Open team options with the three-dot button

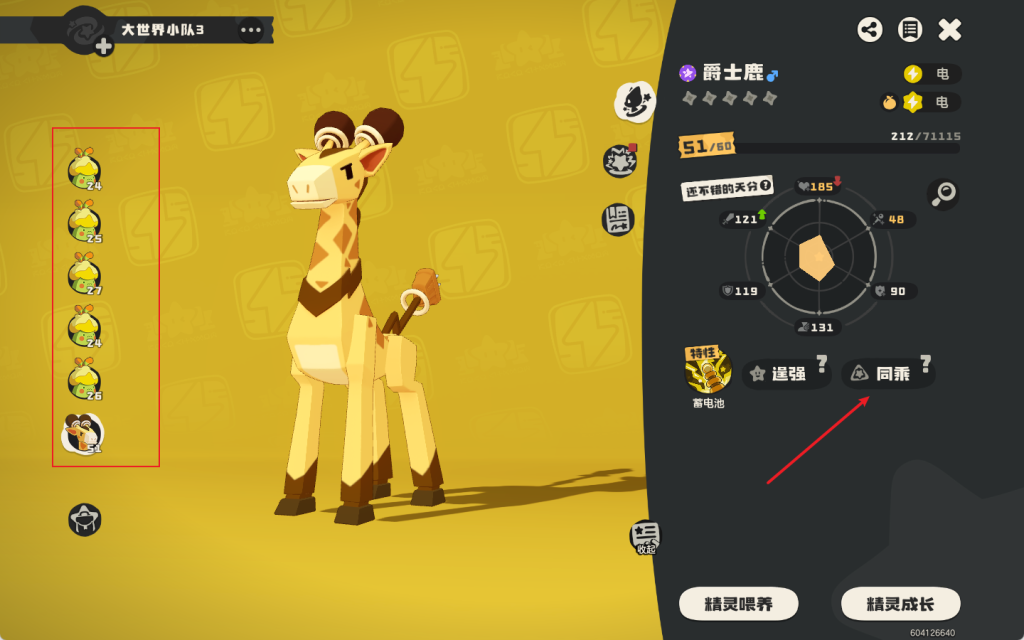click(250, 30)
